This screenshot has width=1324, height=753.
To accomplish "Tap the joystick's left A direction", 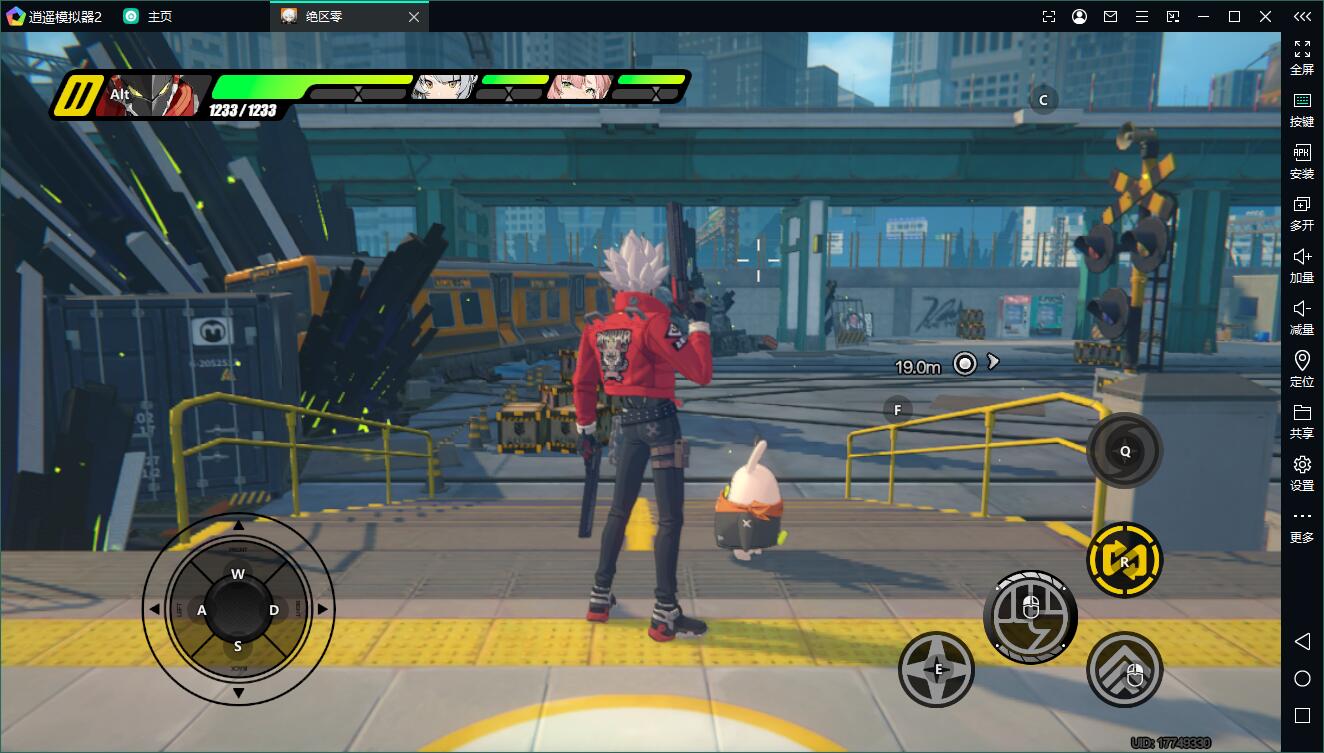I will pyautogui.click(x=202, y=610).
